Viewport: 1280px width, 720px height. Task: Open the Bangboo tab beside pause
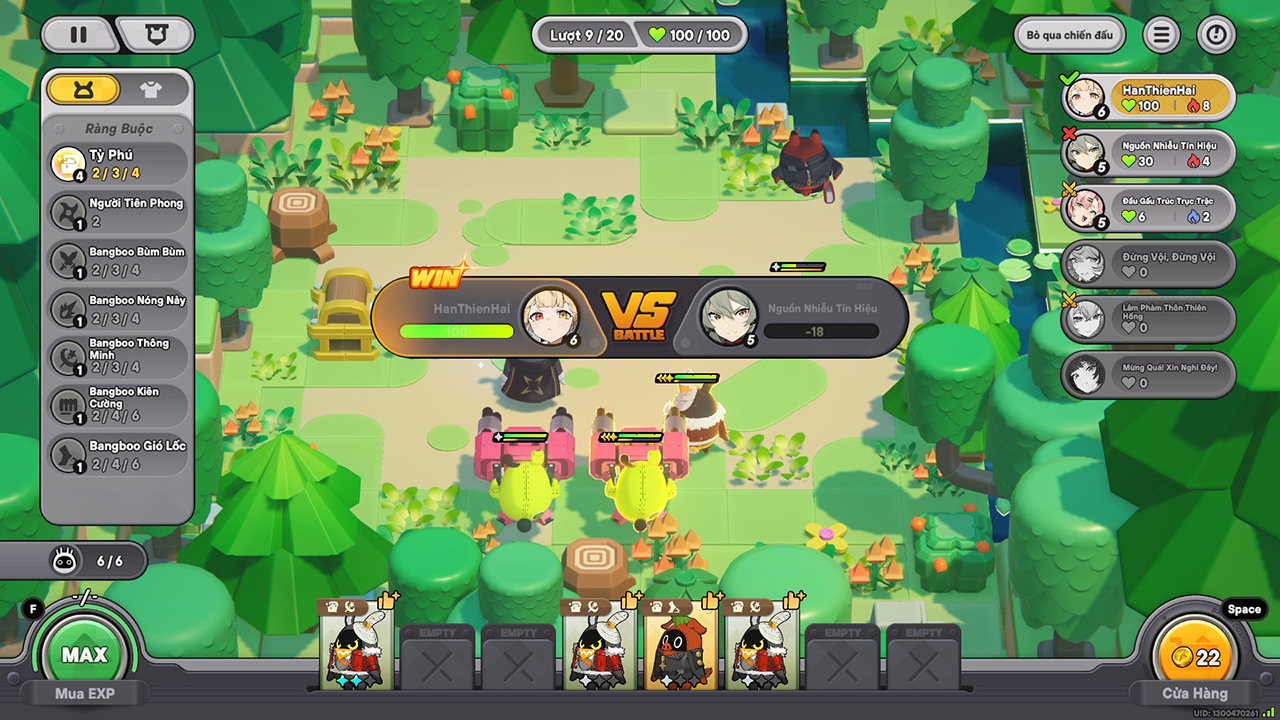tap(155, 35)
